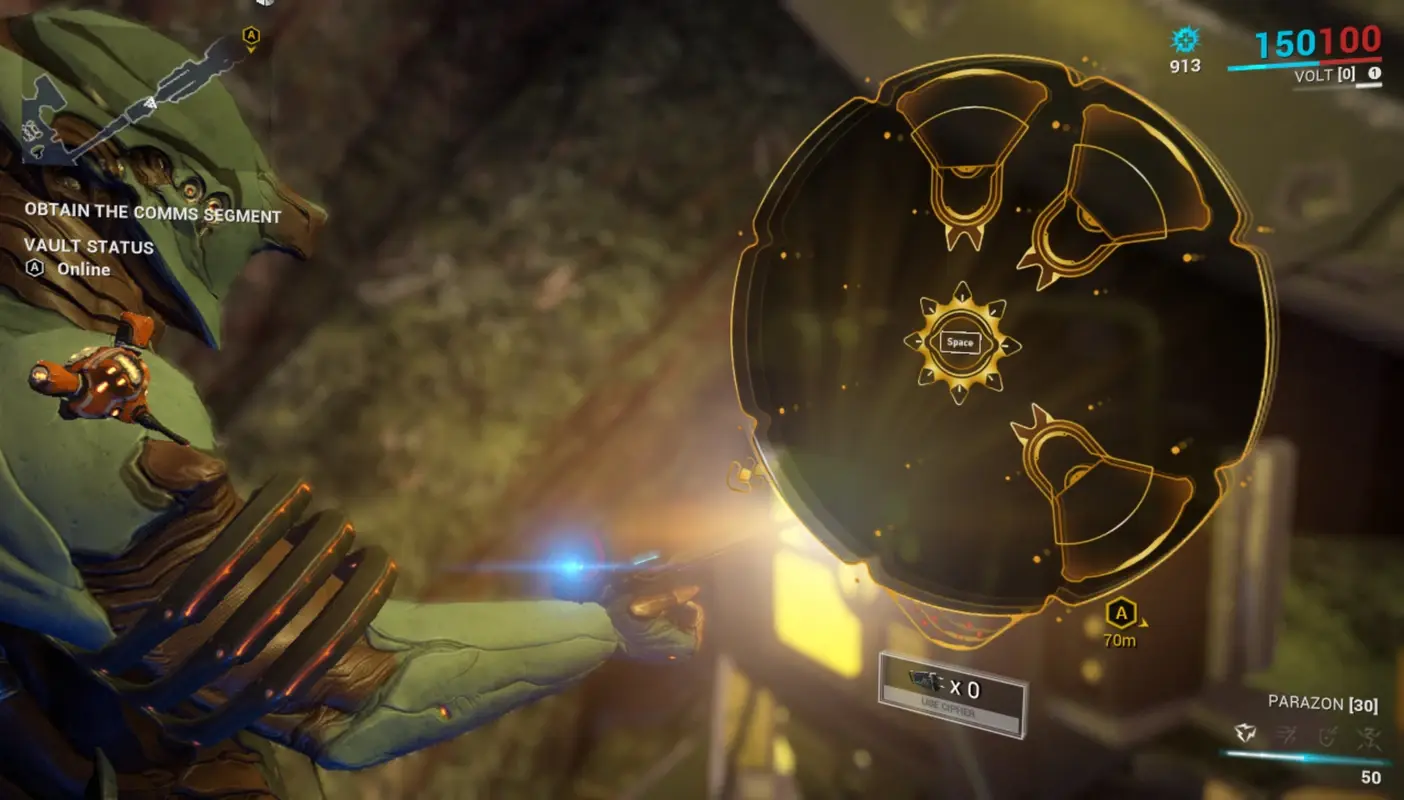Click the OBTAIN THE COMMS SEGMENT objective text

point(152,212)
